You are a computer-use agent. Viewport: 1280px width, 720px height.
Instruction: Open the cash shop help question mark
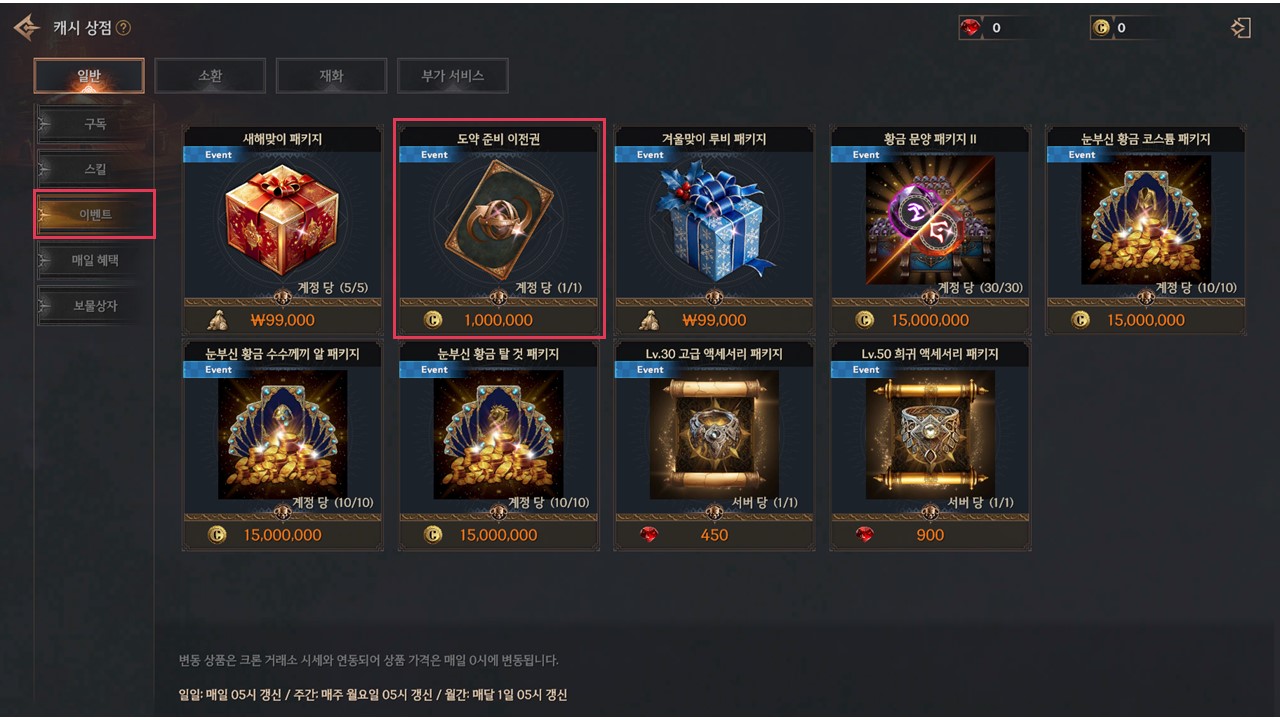[123, 28]
